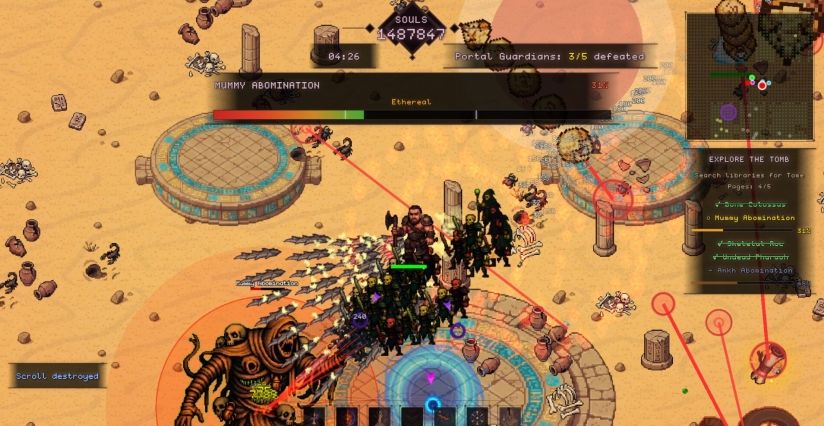Click the completed Bone Colossus objective
This screenshot has height=426, width=824.
(751, 204)
